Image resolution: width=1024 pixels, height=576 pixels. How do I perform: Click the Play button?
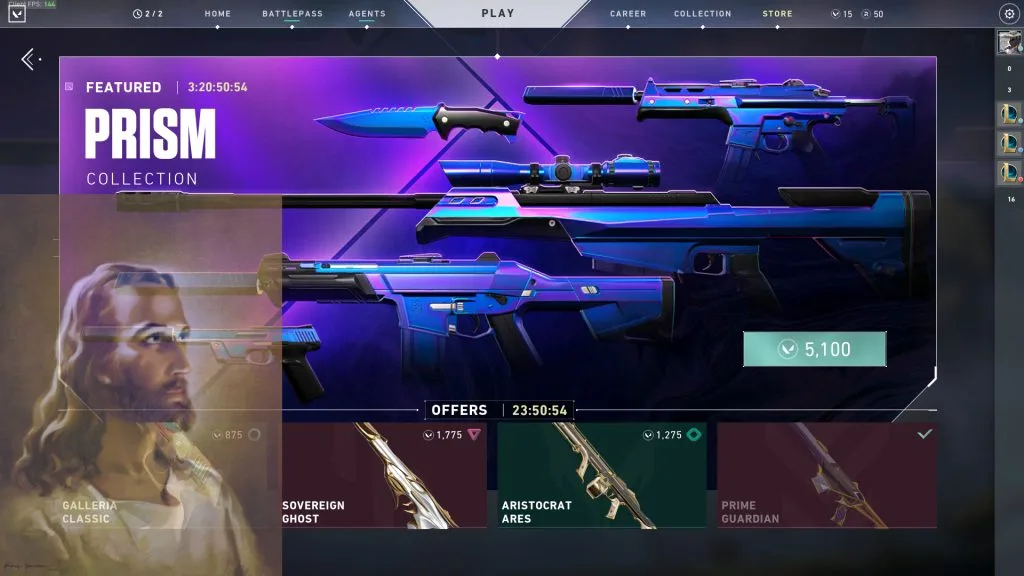coord(497,14)
